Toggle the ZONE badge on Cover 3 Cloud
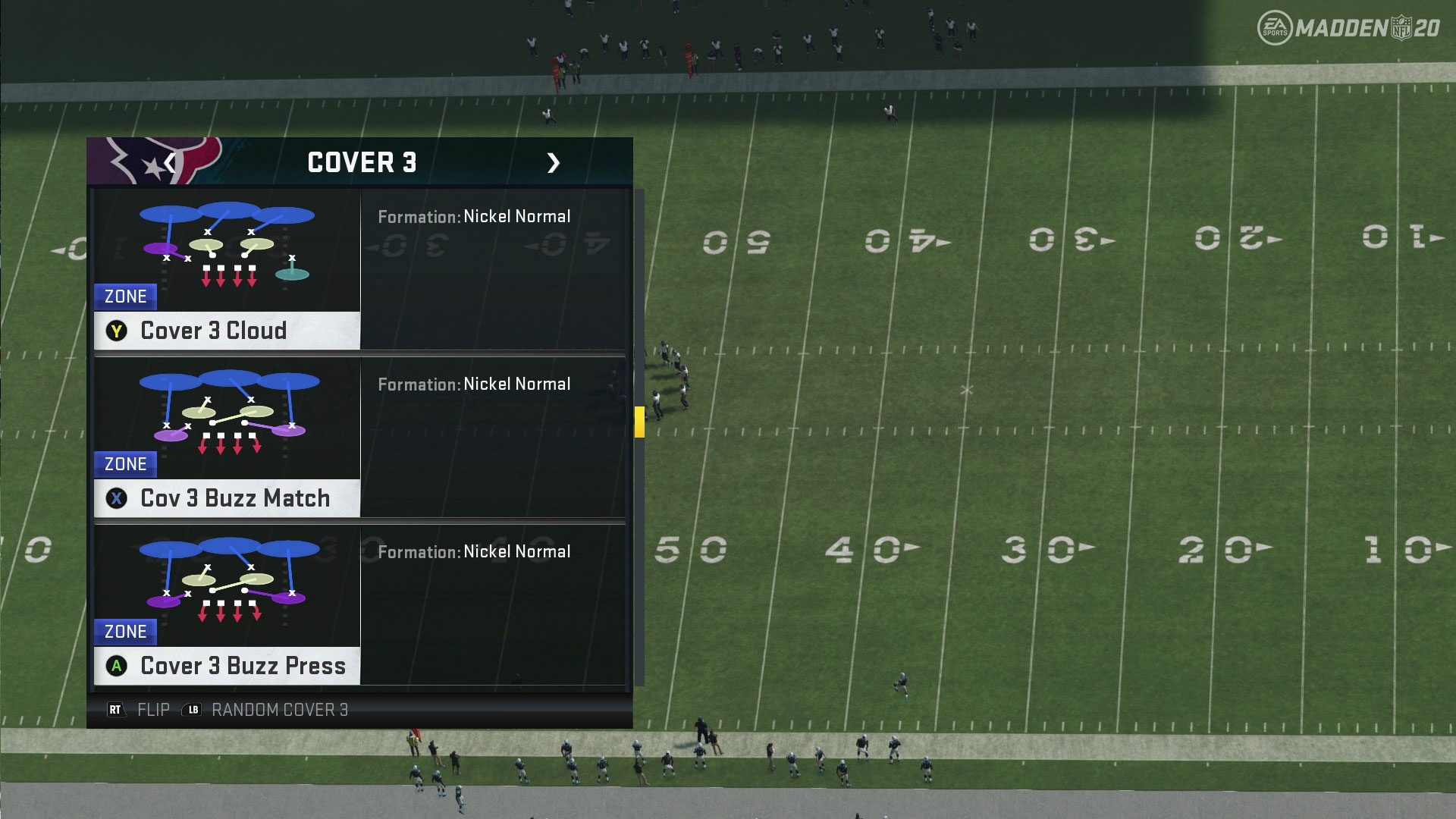The height and width of the screenshot is (819, 1456). click(125, 297)
